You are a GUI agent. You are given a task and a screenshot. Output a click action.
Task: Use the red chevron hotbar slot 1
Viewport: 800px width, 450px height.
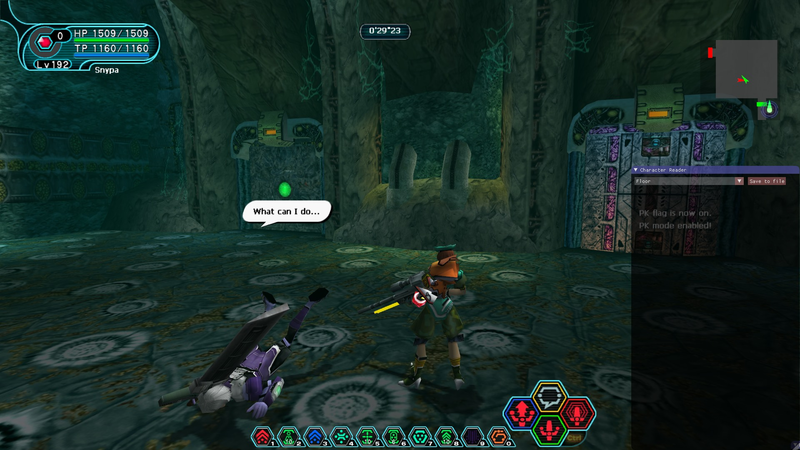[x=263, y=436]
